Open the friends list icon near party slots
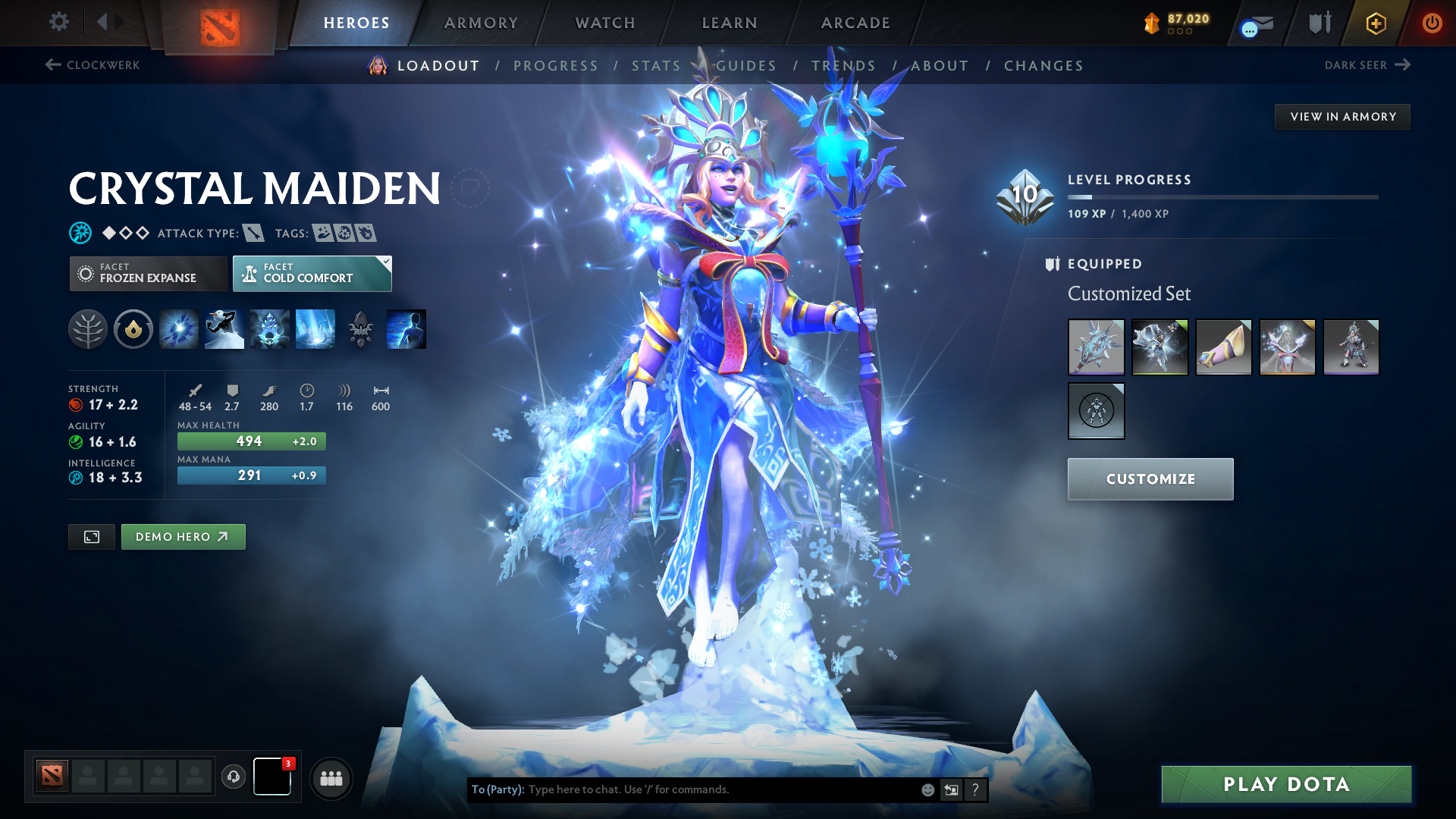The width and height of the screenshot is (1456, 819). pyautogui.click(x=331, y=778)
